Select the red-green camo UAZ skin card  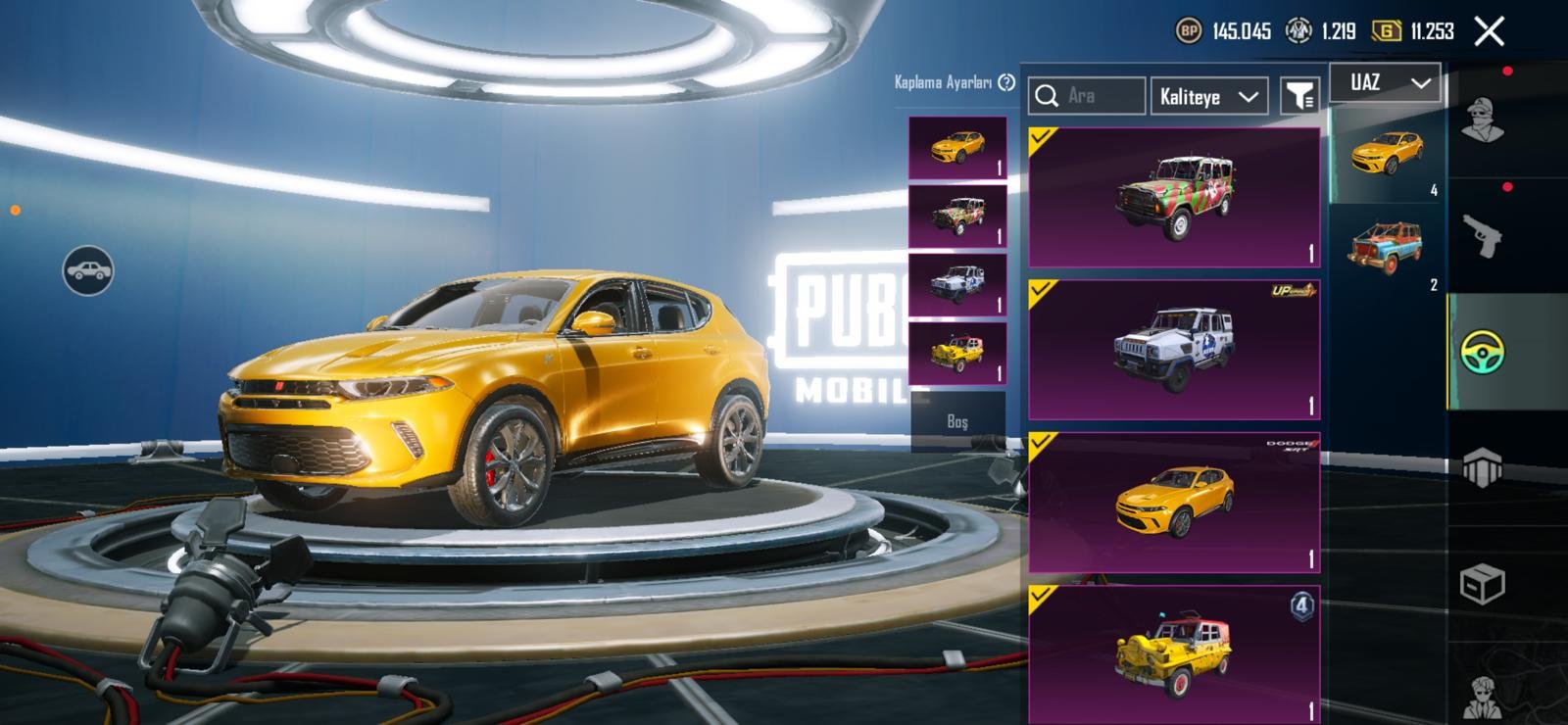point(1174,197)
